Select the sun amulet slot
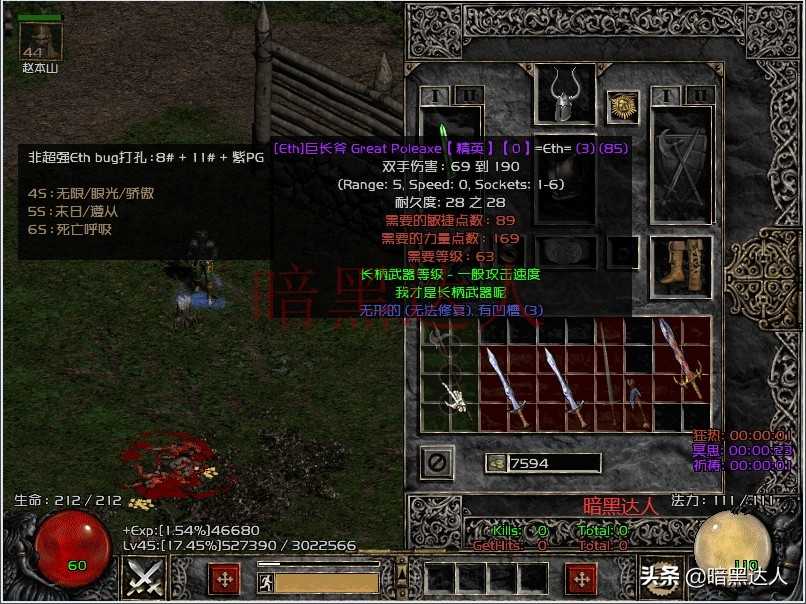 [x=622, y=105]
